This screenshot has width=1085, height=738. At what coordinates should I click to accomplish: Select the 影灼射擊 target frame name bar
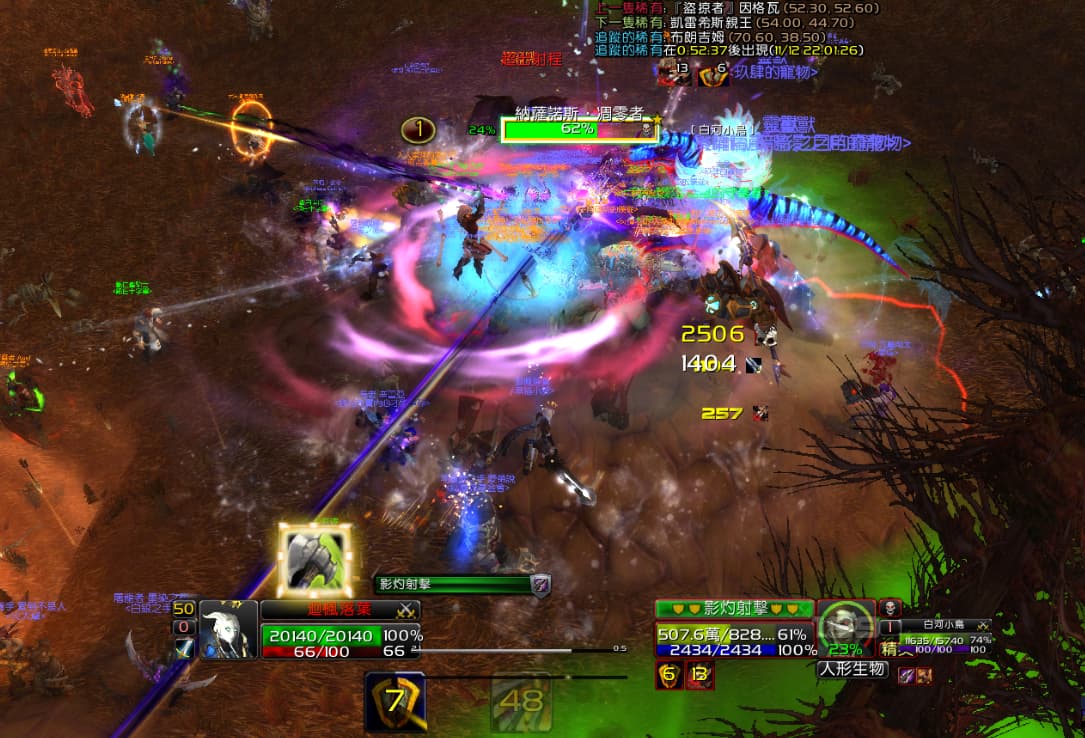(734, 609)
